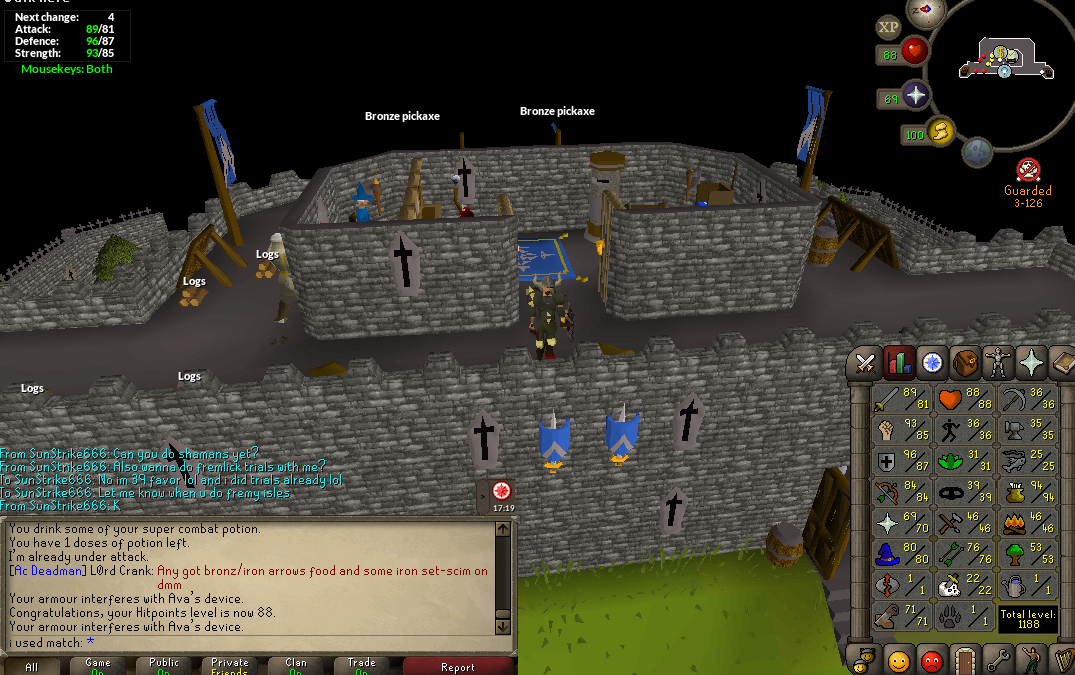Screen dimensions: 1075x675
Task: Open the Prayer star tab
Action: click(x=1030, y=362)
